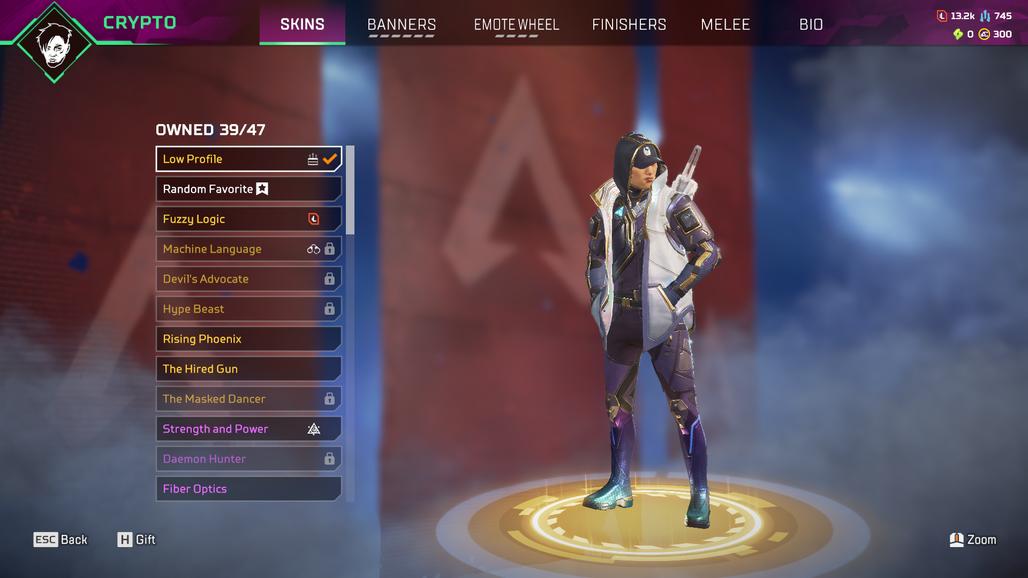Select the Daemon Hunter skin

coord(248,459)
